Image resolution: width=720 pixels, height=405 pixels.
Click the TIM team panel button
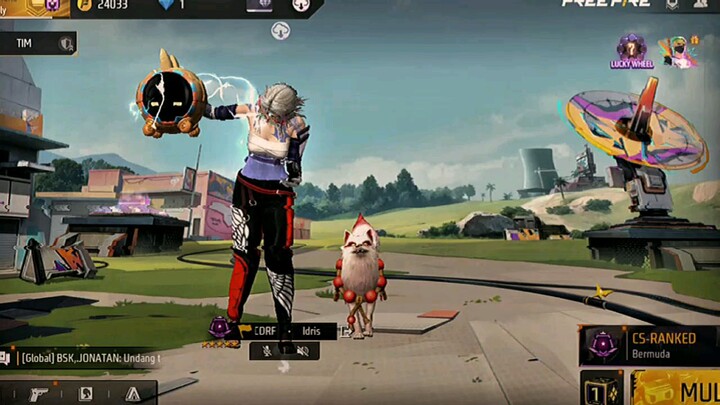(38, 43)
